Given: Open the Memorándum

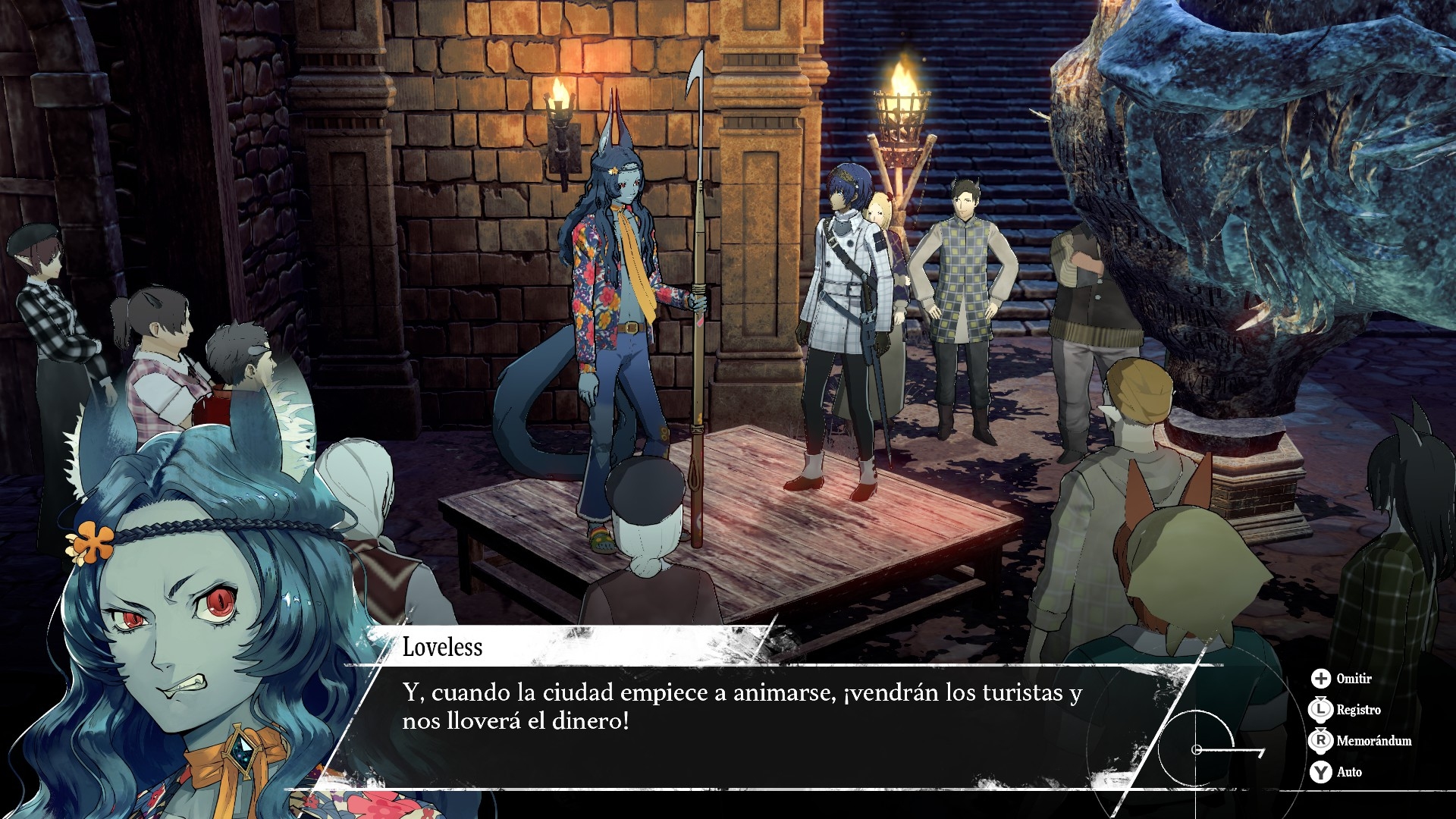Looking at the screenshot, I should pyautogui.click(x=1360, y=741).
